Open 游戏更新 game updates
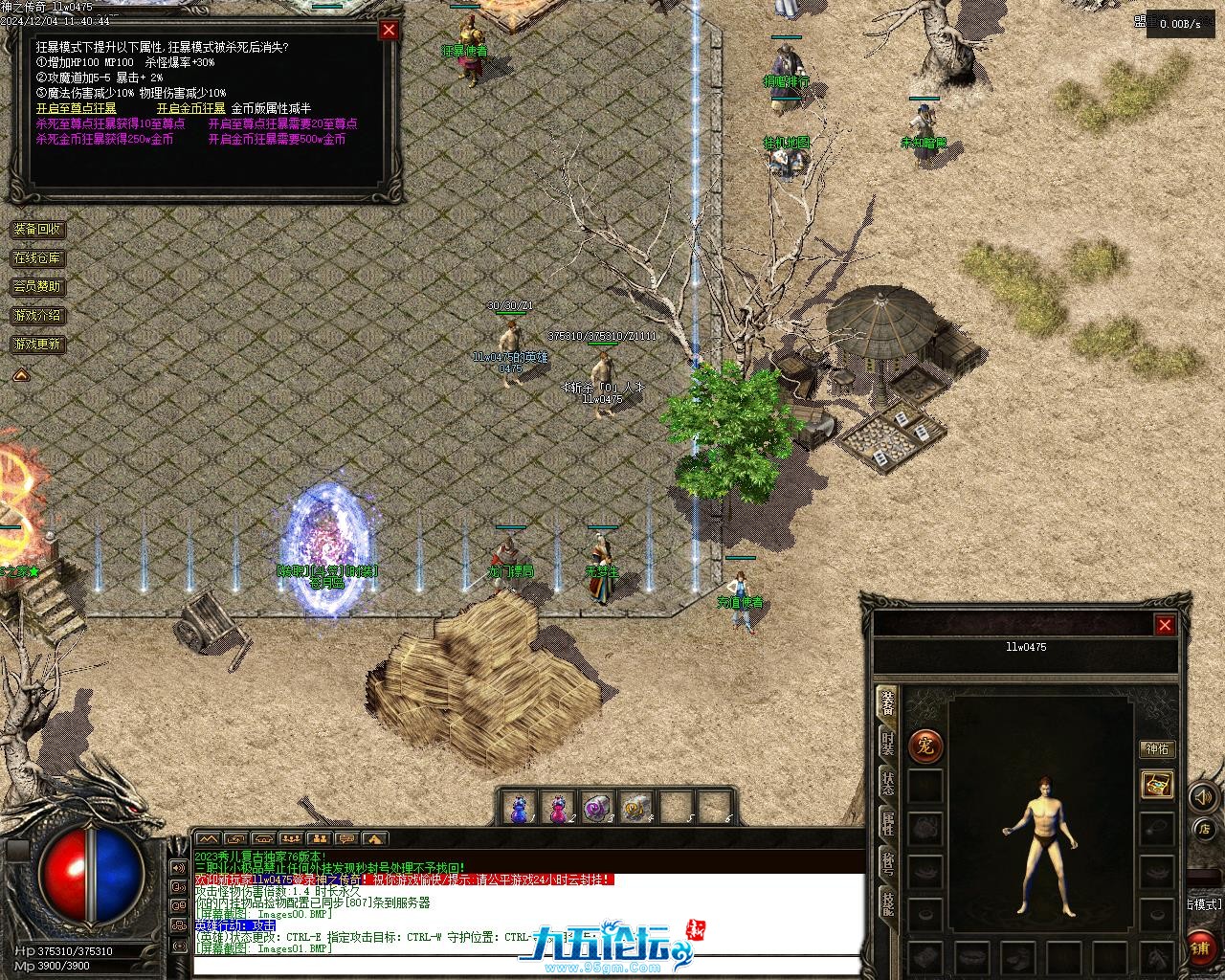 tap(37, 344)
